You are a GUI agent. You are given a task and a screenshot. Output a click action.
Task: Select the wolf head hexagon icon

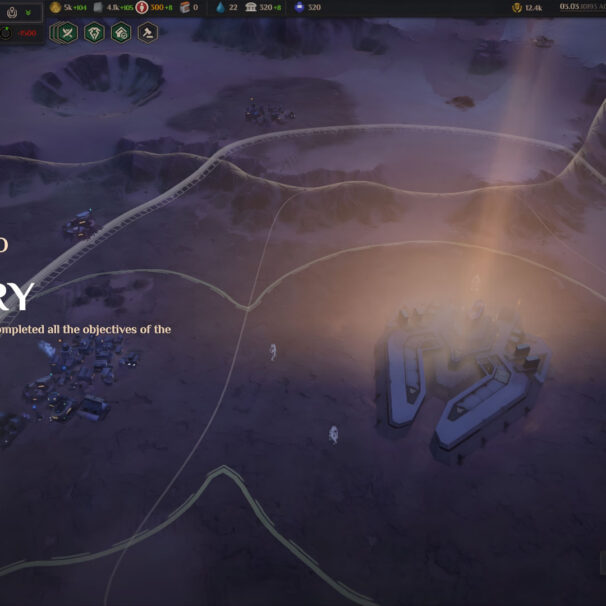(x=95, y=32)
